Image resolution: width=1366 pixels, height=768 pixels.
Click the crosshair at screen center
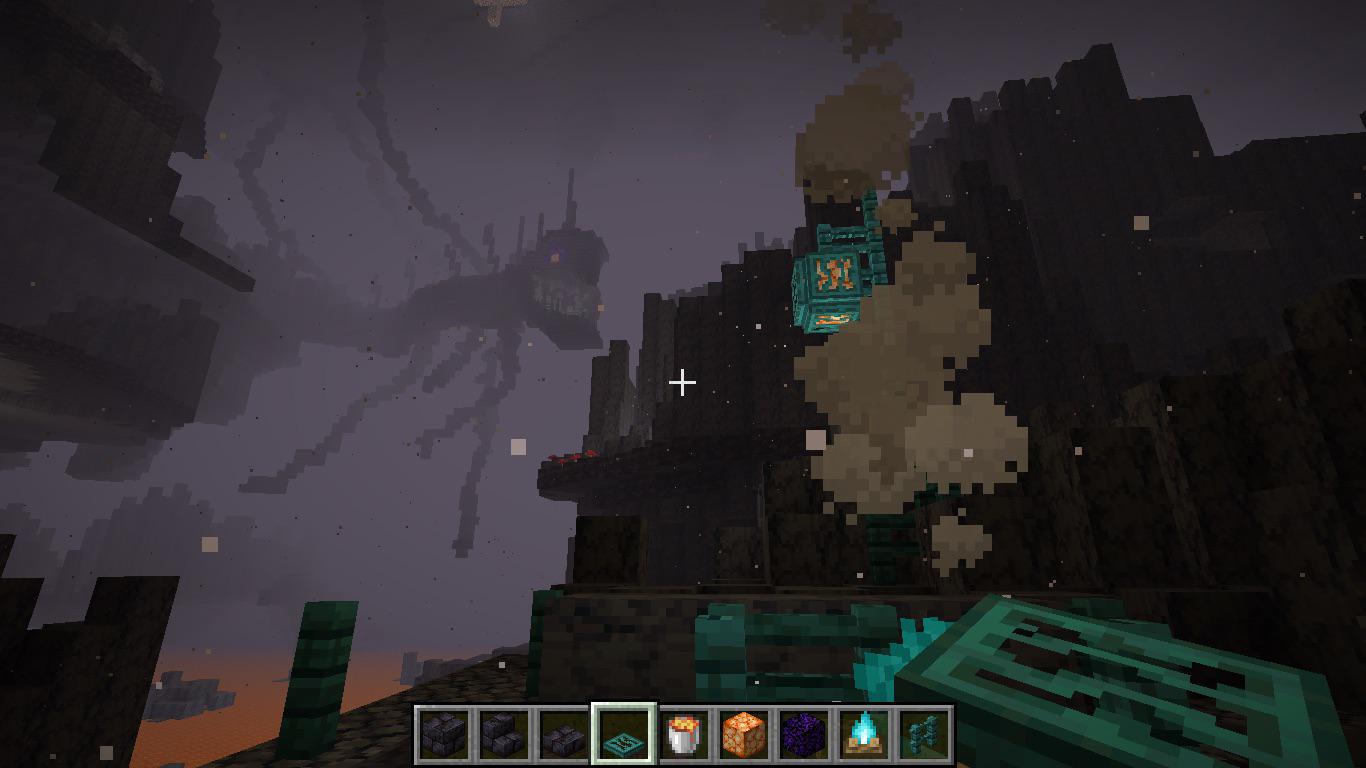683,382
